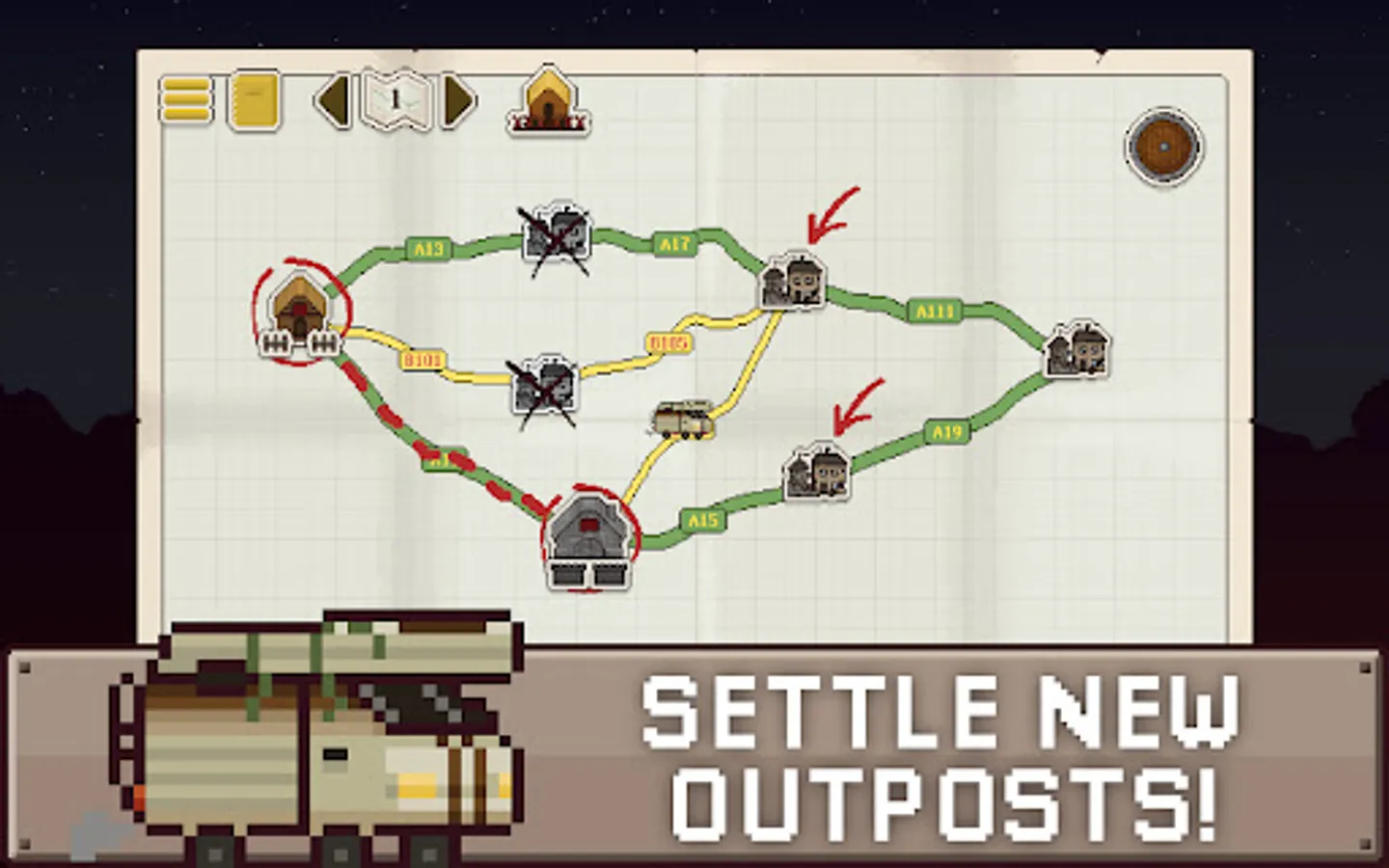This screenshot has width=1389, height=868.
Task: Open the yellow journal notebook
Action: click(253, 100)
